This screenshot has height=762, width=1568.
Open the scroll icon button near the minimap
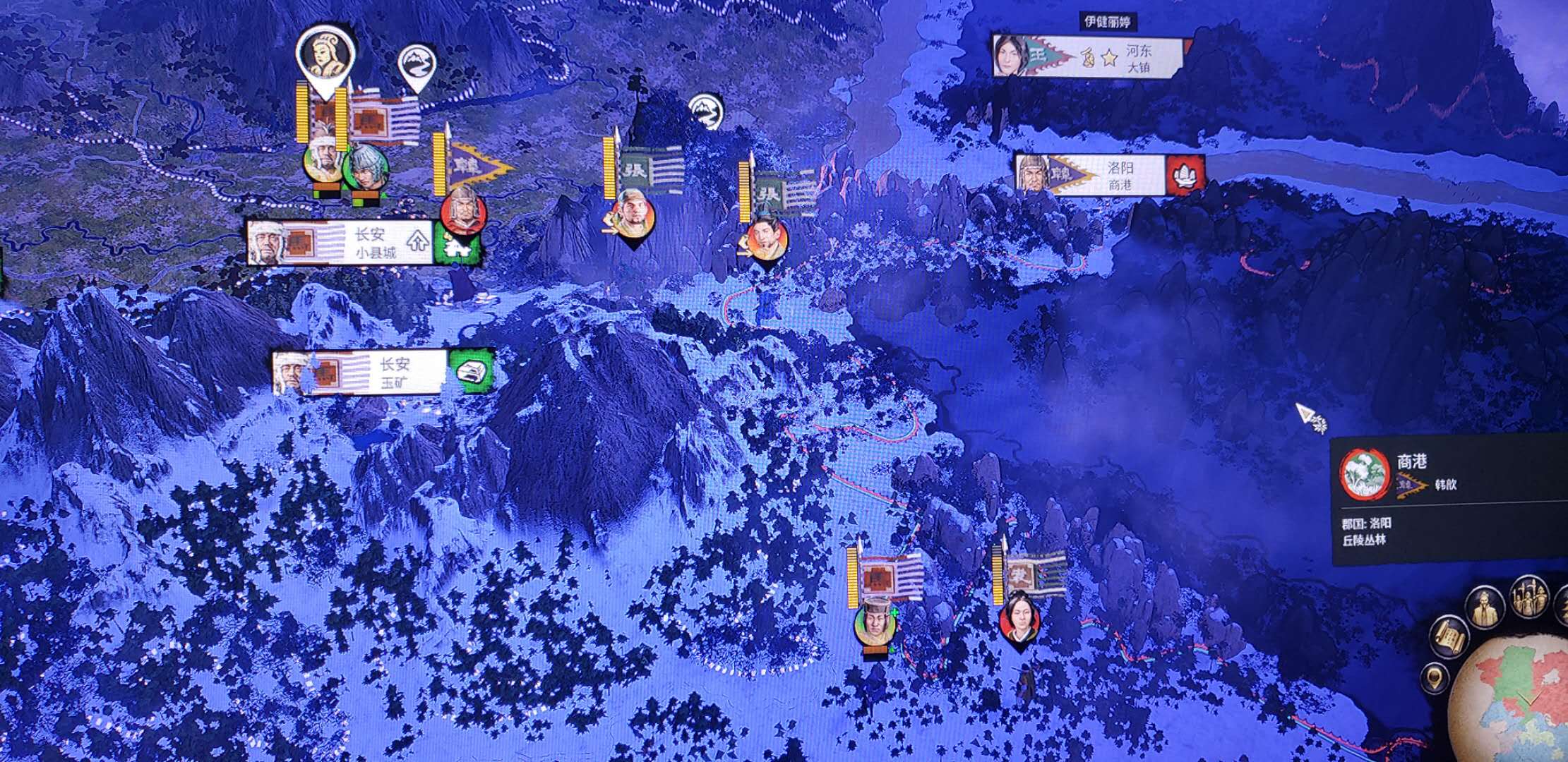click(x=1449, y=636)
